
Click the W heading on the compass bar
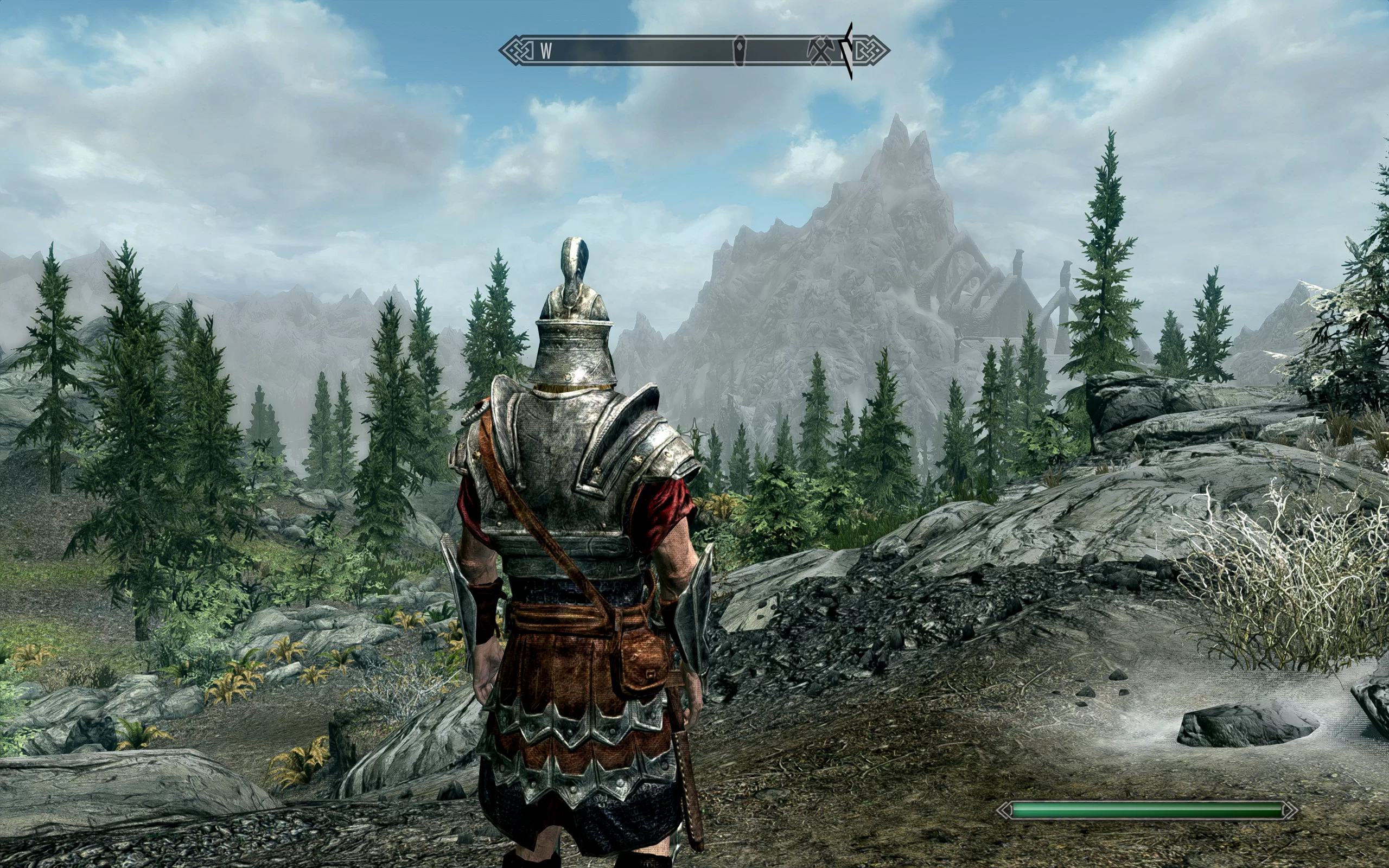tap(546, 51)
